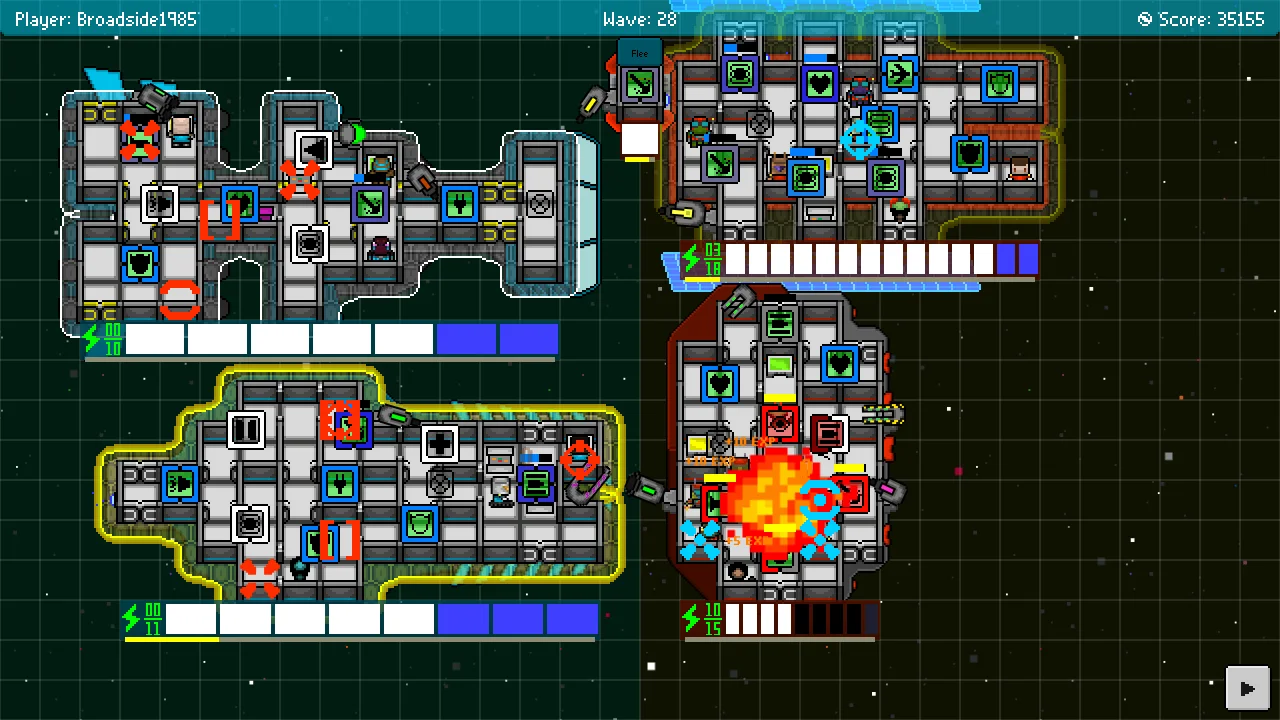Click Player: Broadside1985 in the top bar
Image resolution: width=1280 pixels, height=720 pixels.
tap(106, 18)
